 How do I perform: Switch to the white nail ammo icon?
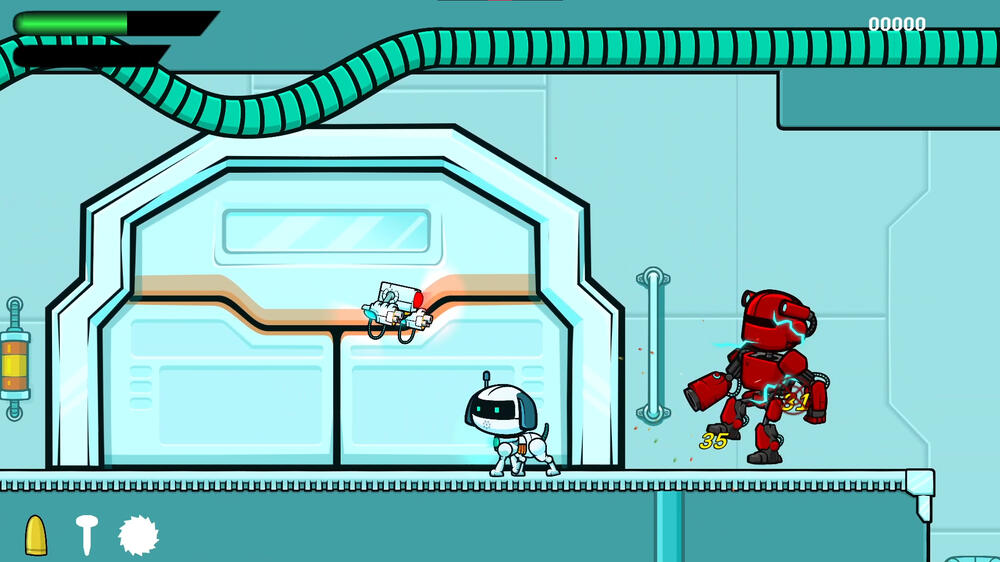[86, 535]
